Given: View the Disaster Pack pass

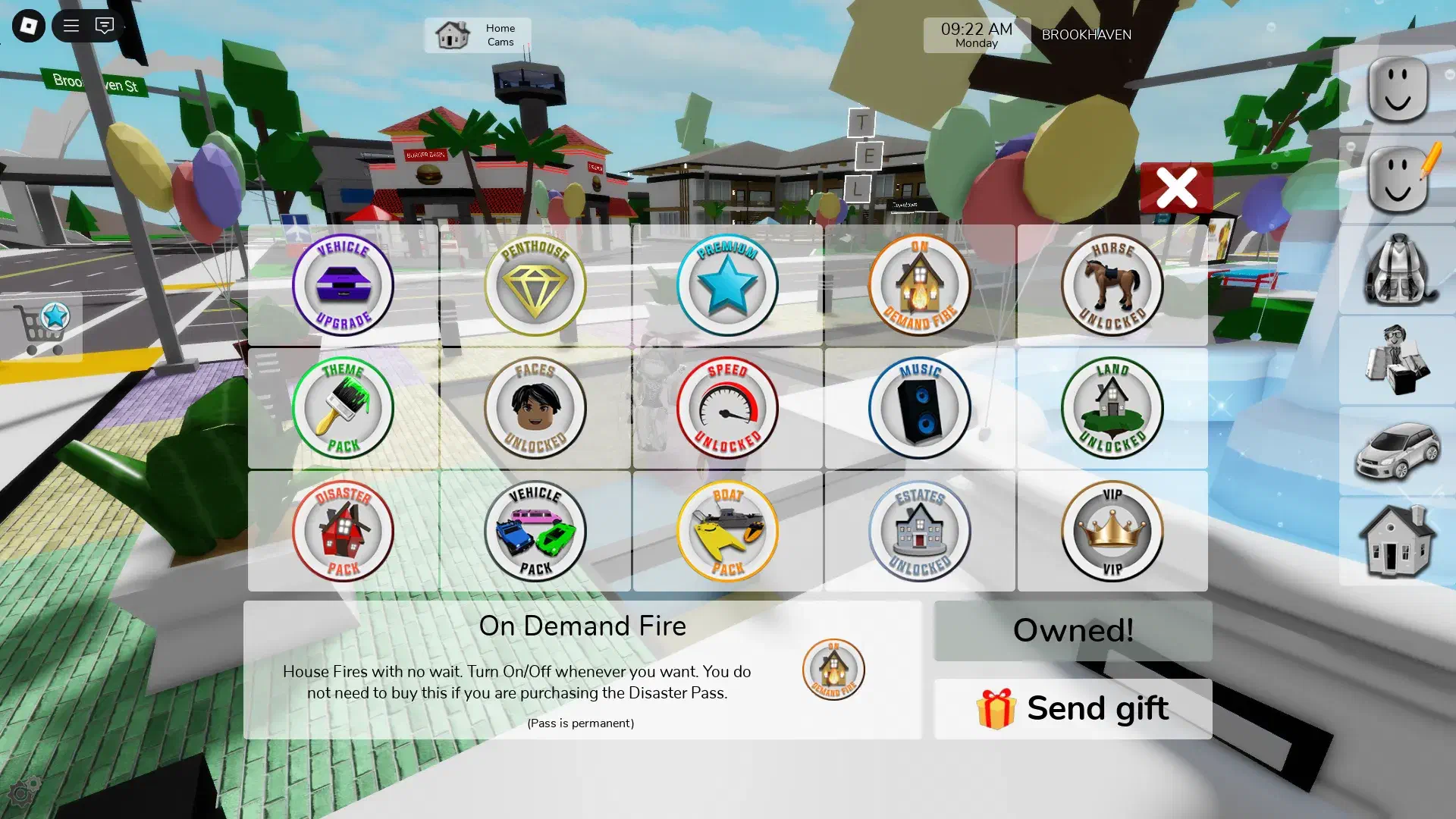Looking at the screenshot, I should [342, 532].
